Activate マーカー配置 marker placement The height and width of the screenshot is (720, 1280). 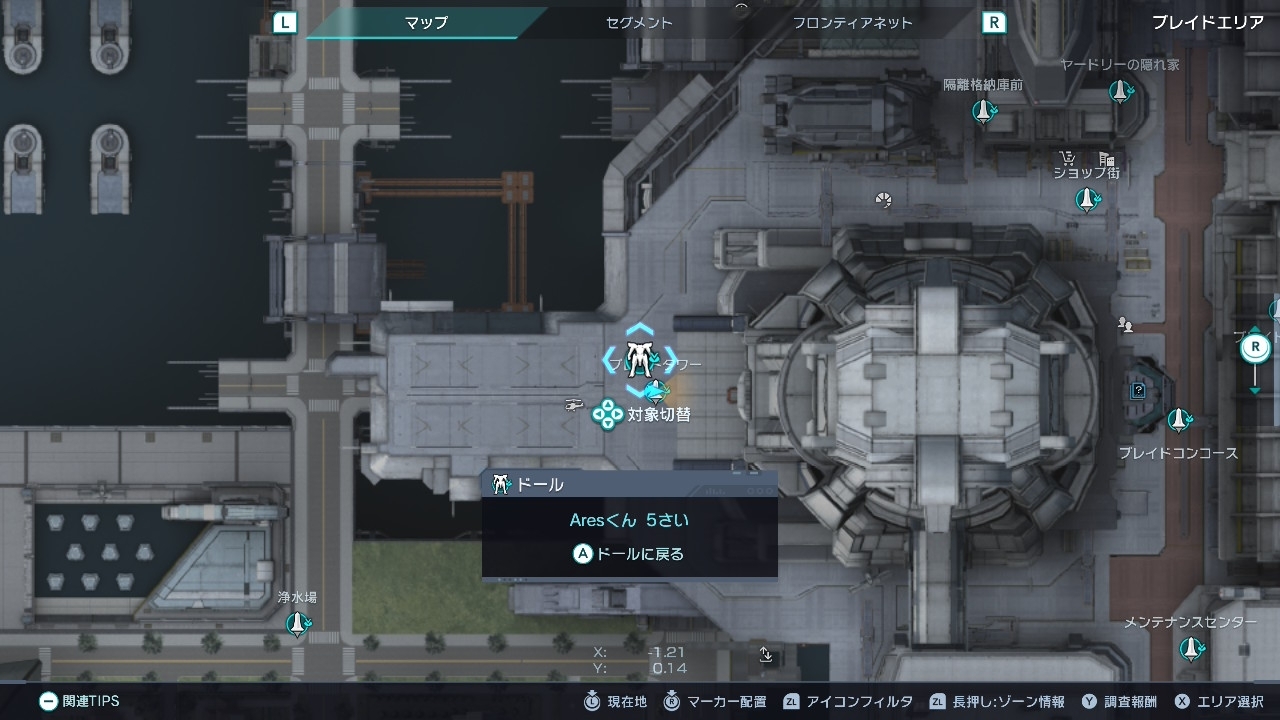coord(717,702)
